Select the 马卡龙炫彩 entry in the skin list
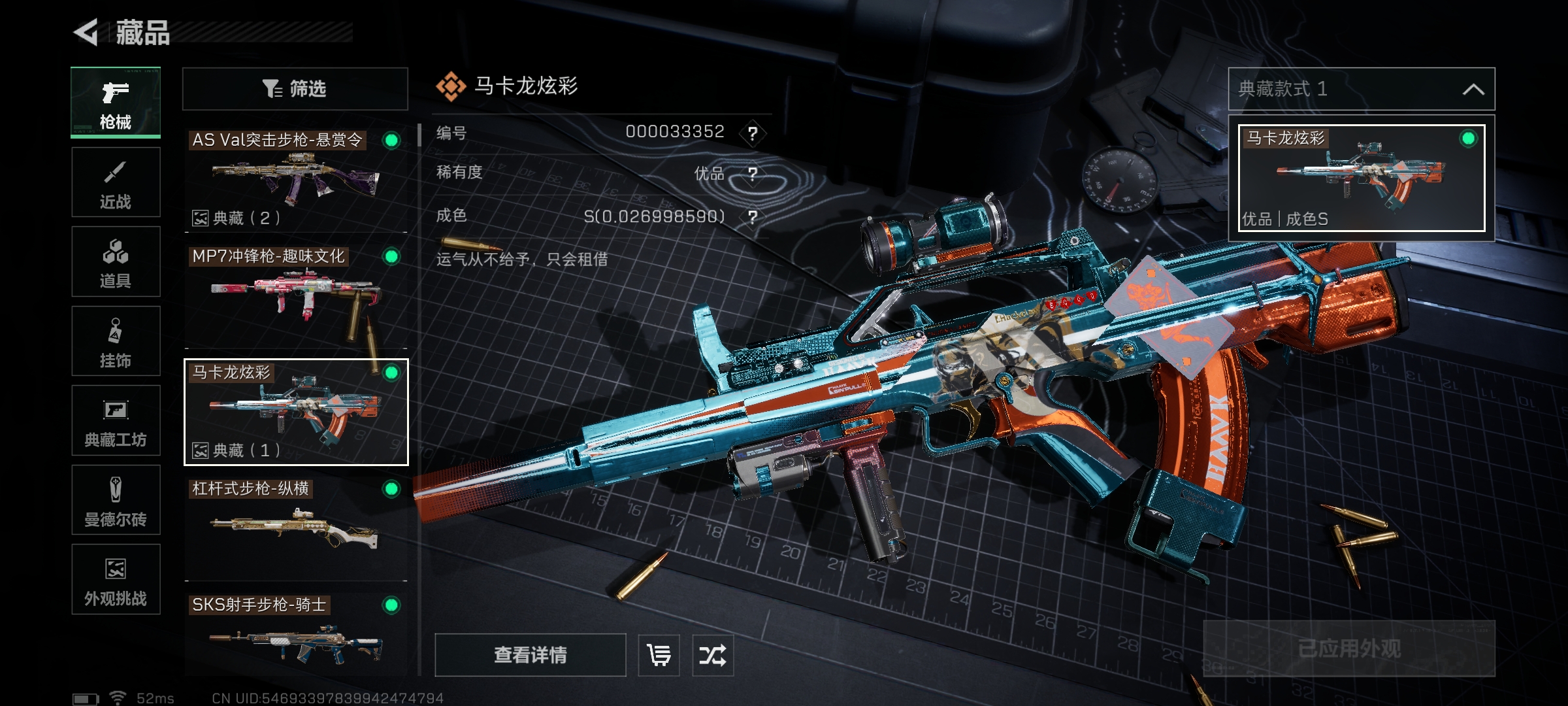 [x=295, y=412]
